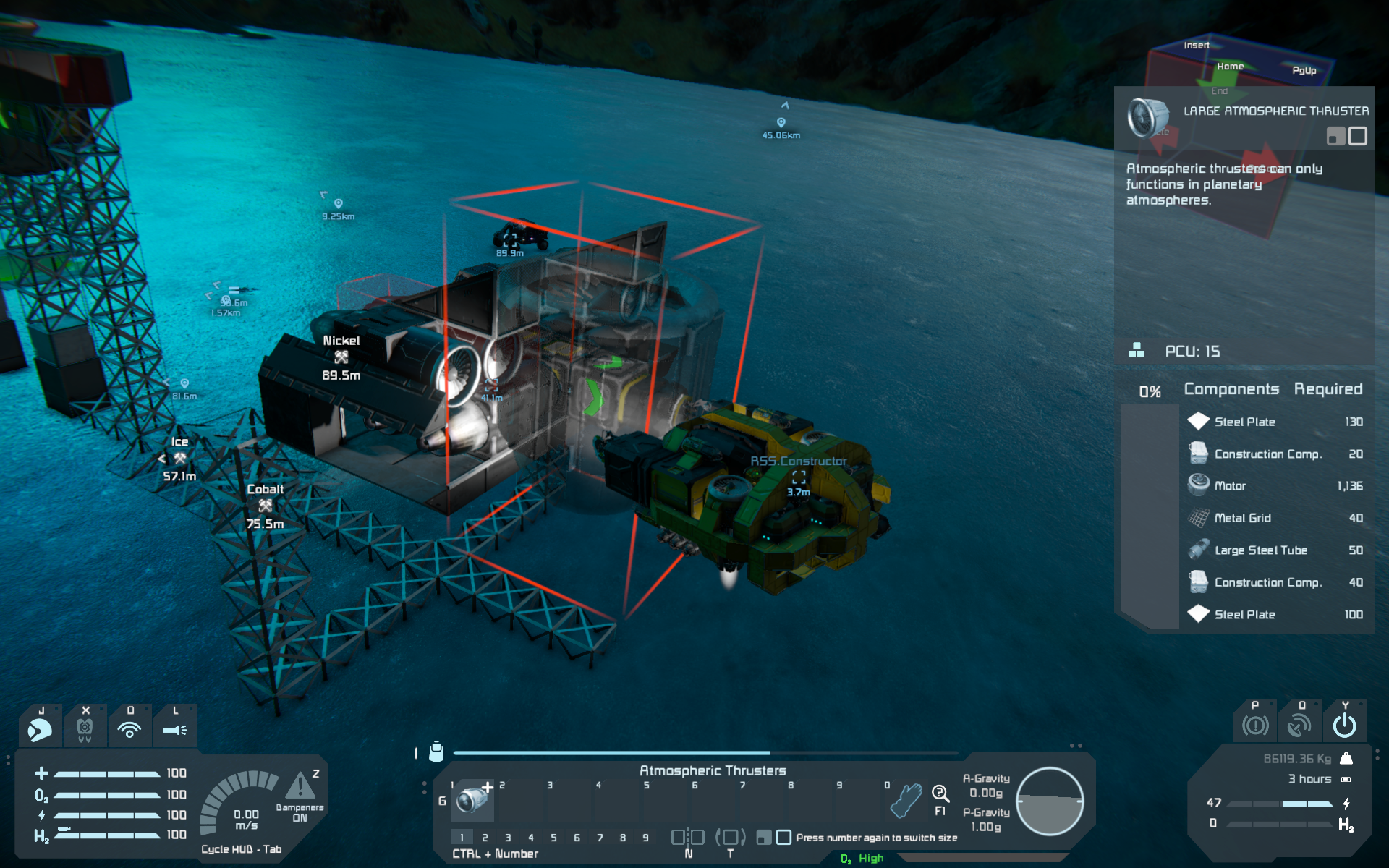Switch to toolbar page 2
The width and height of the screenshot is (1389, 868).
(485, 838)
